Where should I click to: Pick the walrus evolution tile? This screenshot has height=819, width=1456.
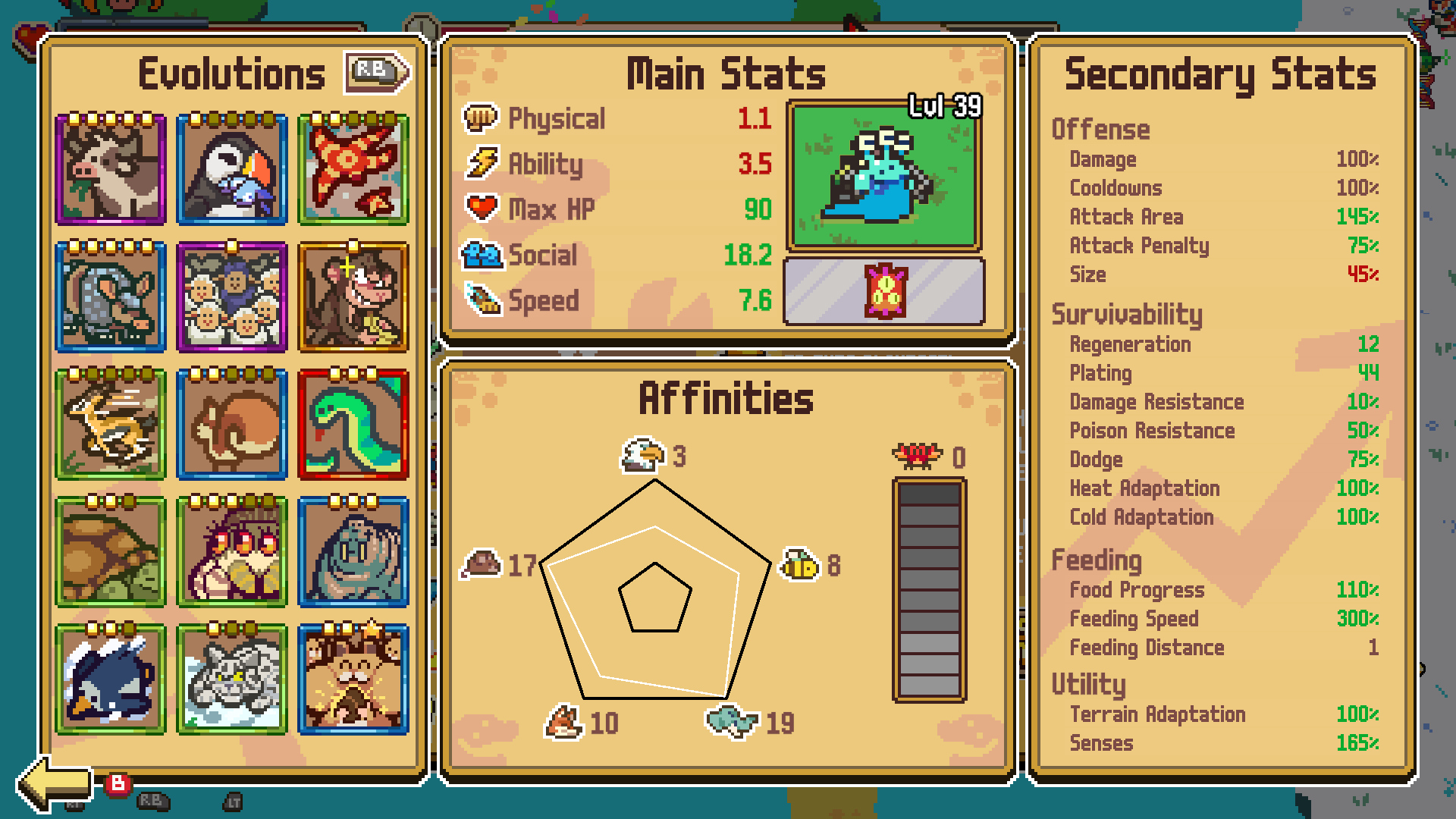(353, 553)
